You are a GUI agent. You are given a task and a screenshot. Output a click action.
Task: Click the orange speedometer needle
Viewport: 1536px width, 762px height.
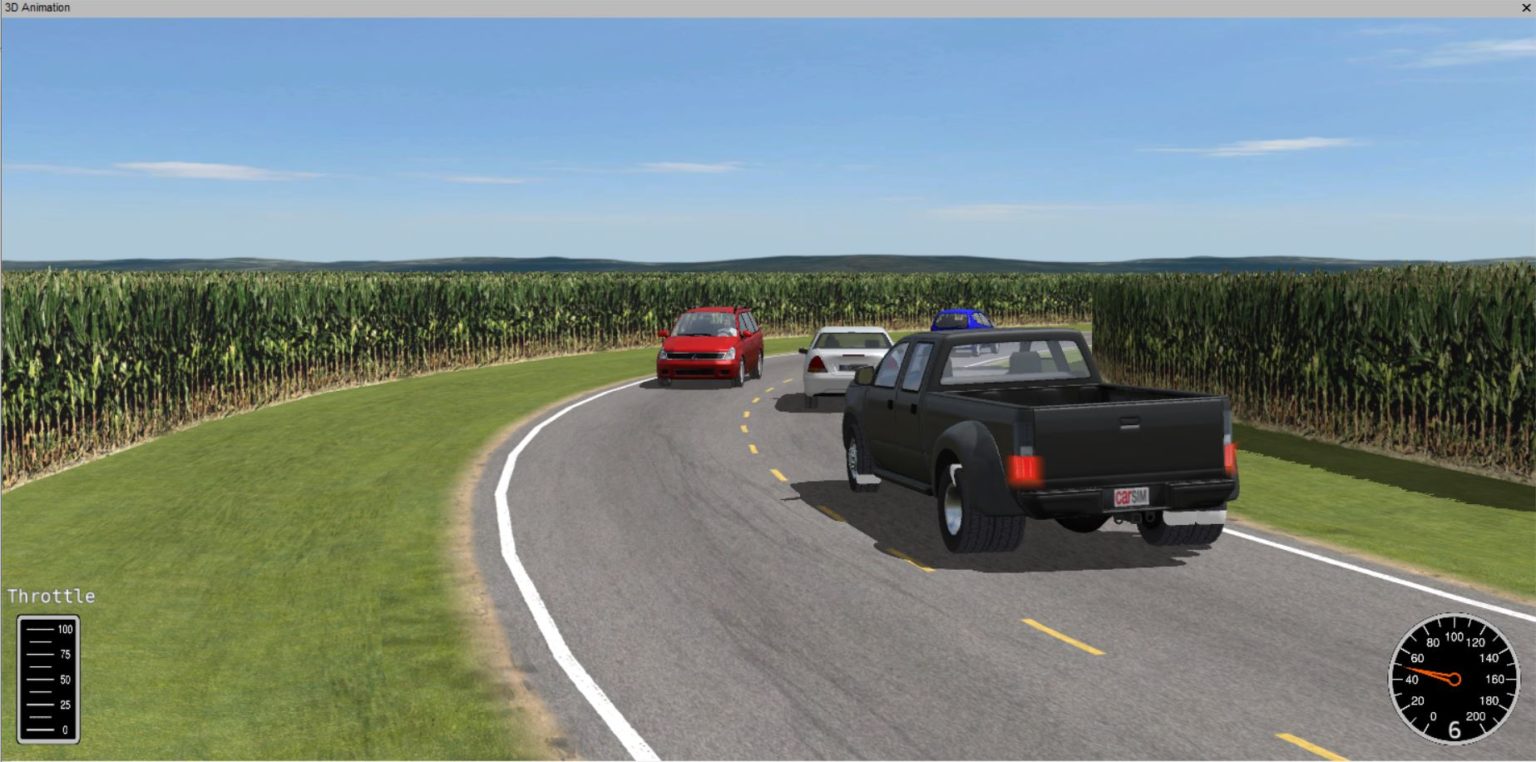[x=1428, y=672]
